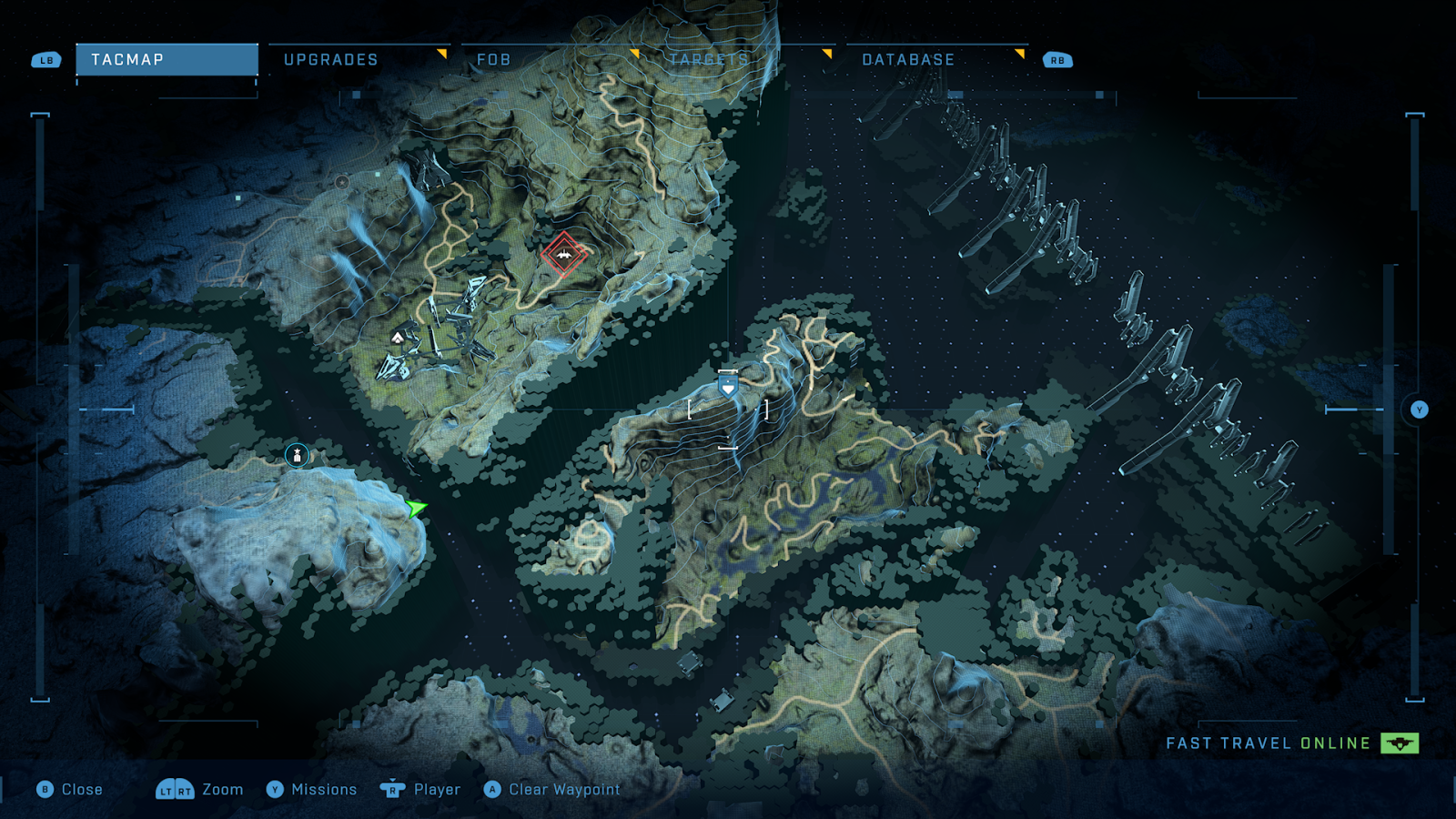Click the blue waypoint marker on the map
The image size is (1456, 819).
[728, 388]
